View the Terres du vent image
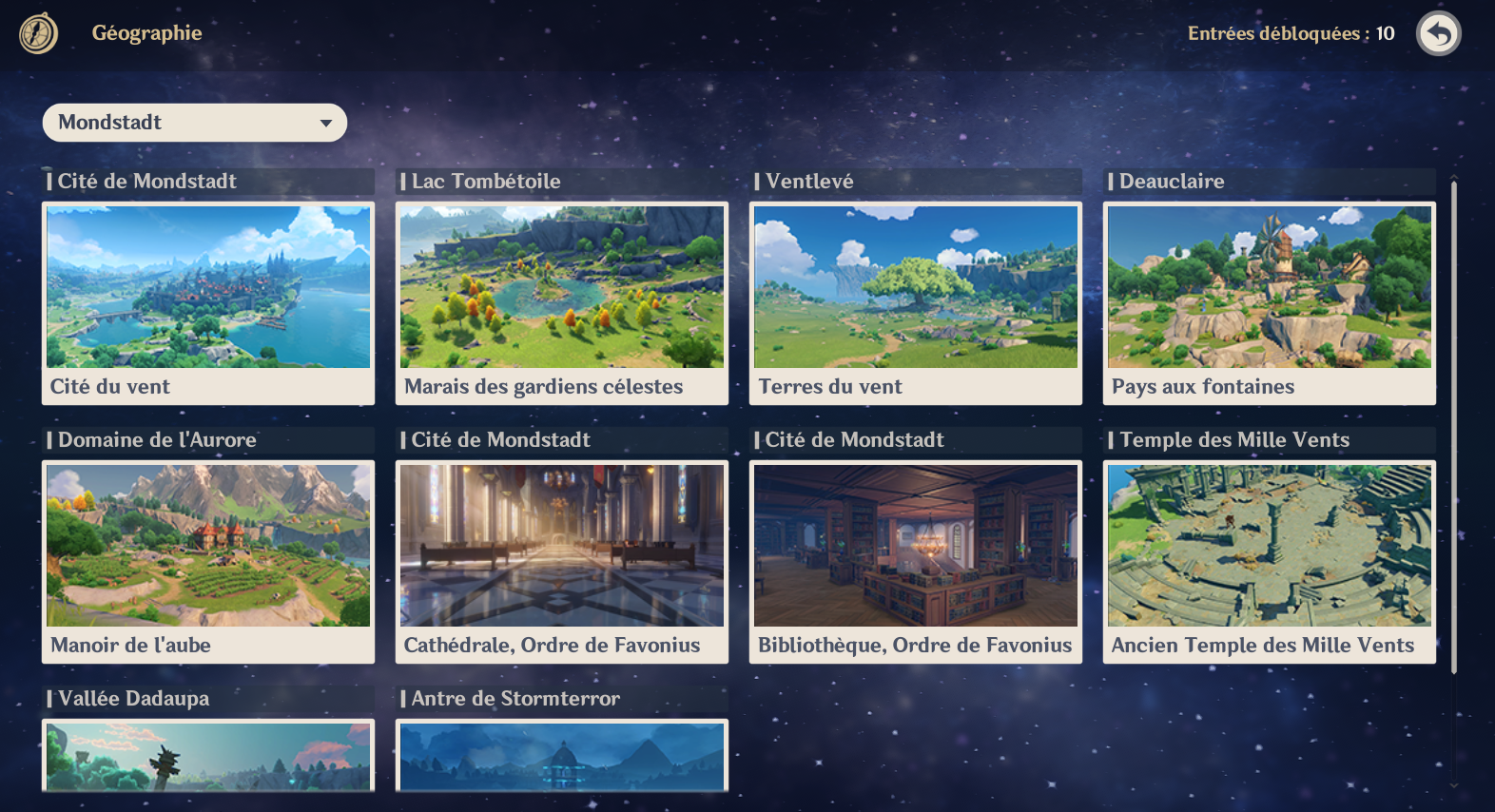This screenshot has width=1495, height=812. point(915,286)
